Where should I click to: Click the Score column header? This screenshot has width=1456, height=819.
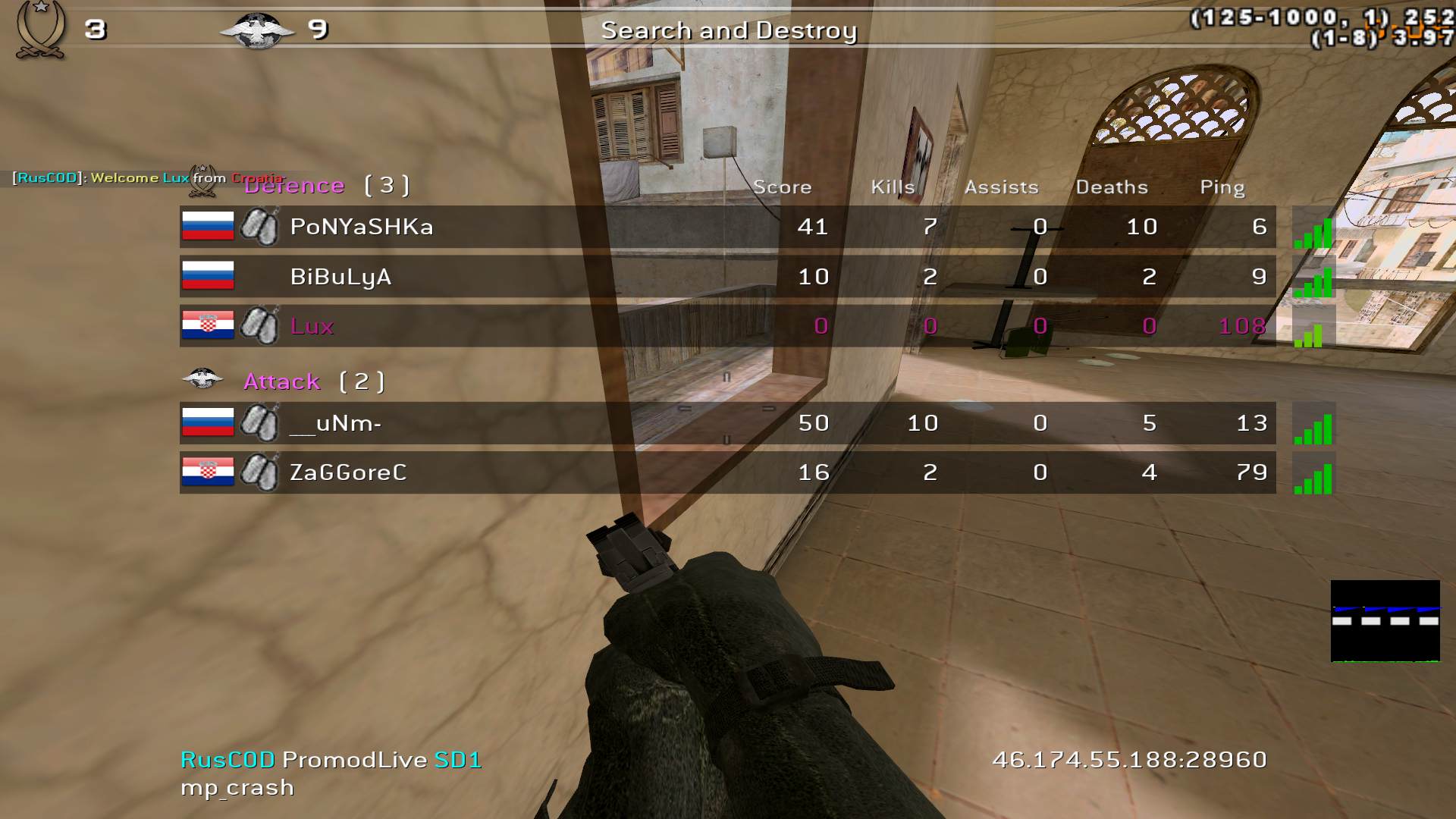tap(782, 187)
